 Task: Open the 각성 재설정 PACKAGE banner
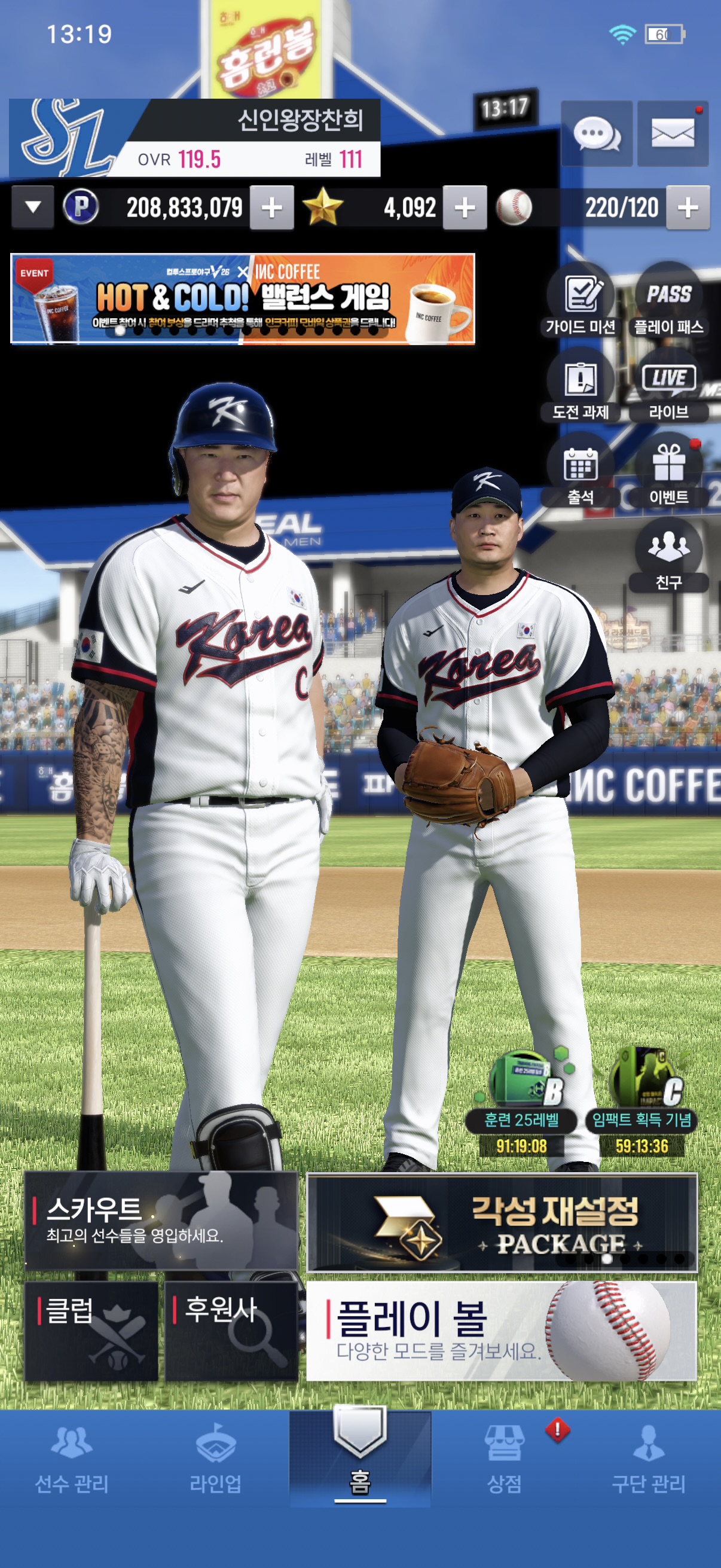coord(502,1222)
